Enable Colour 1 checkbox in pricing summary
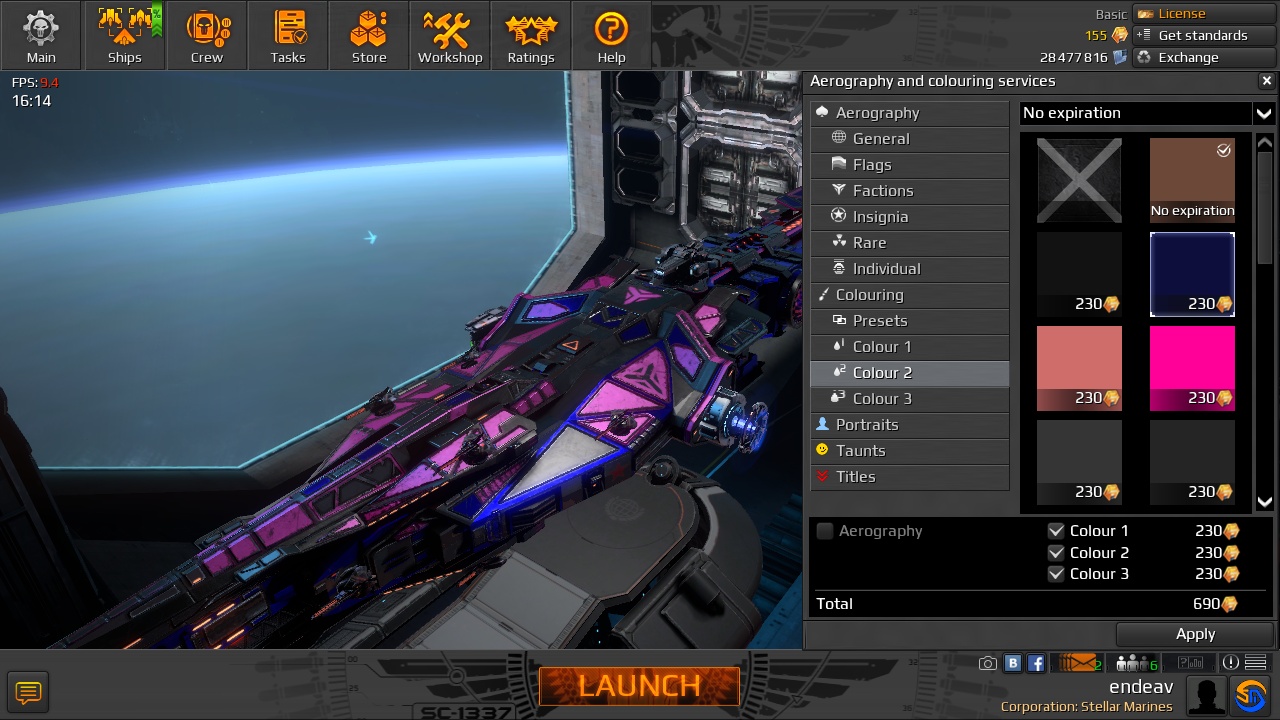Viewport: 1280px width, 720px height. [1057, 531]
